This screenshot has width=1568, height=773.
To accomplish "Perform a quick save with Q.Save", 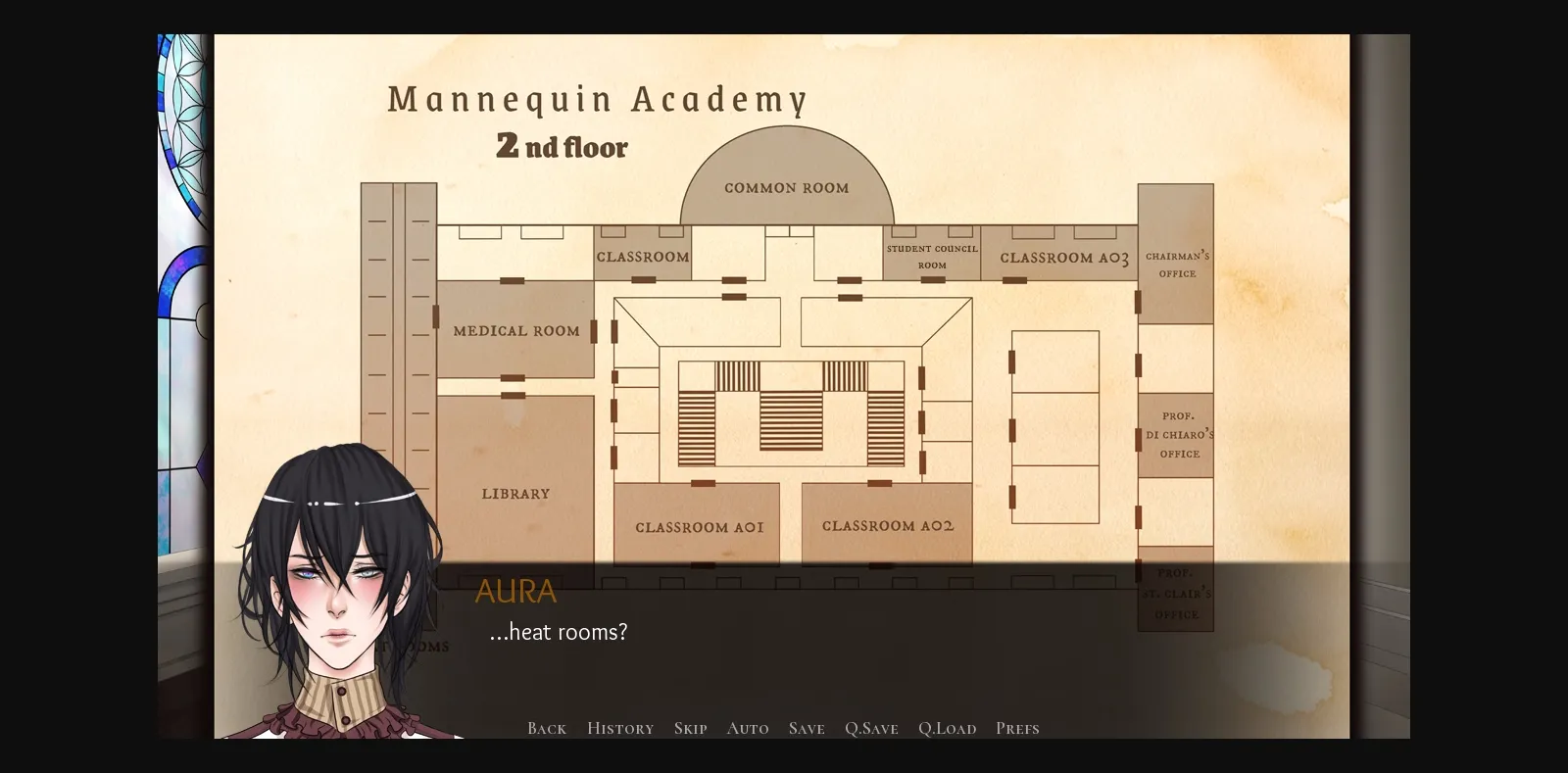I will (870, 728).
